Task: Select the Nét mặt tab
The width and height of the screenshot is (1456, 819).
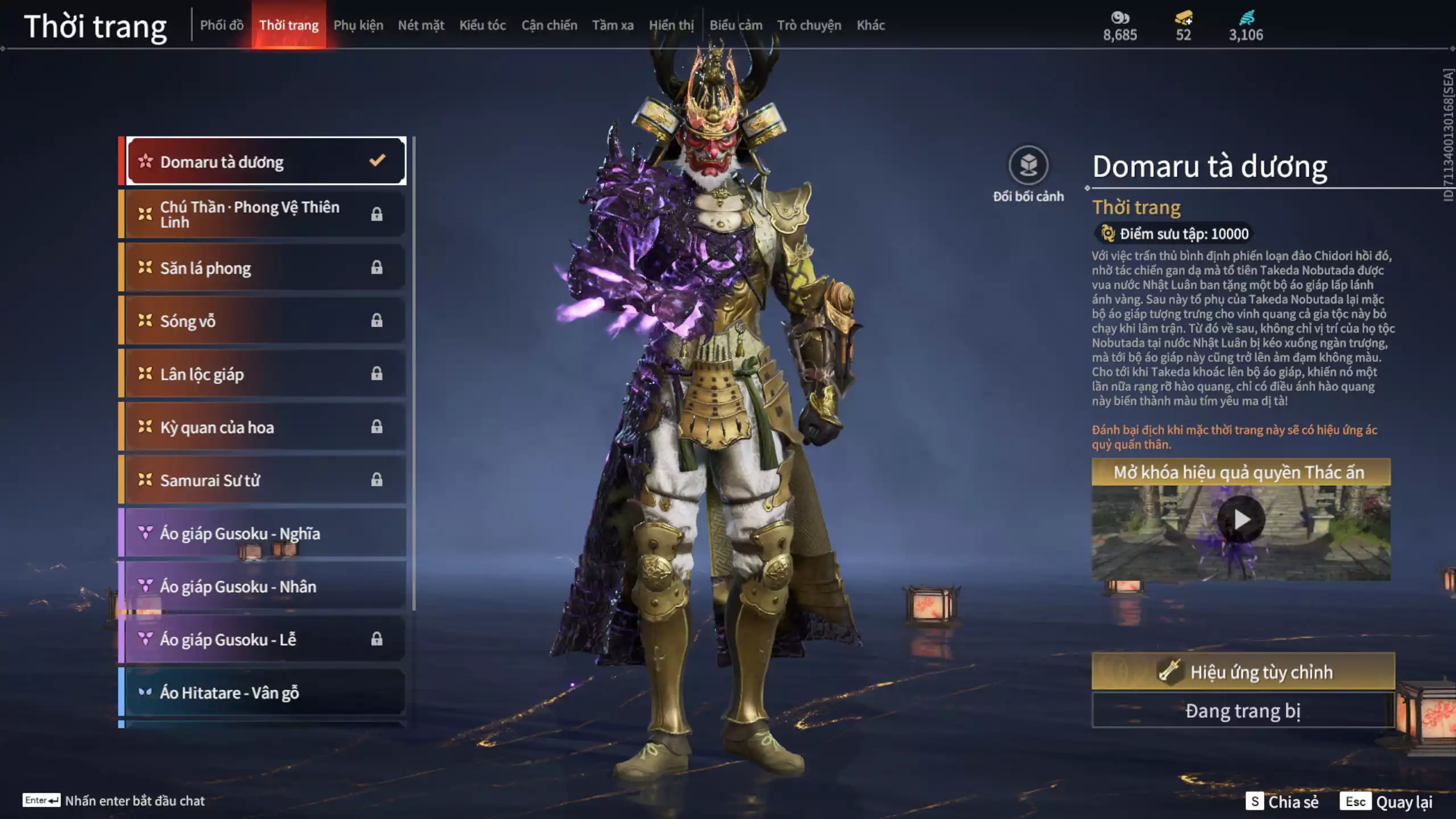Action: (x=421, y=25)
